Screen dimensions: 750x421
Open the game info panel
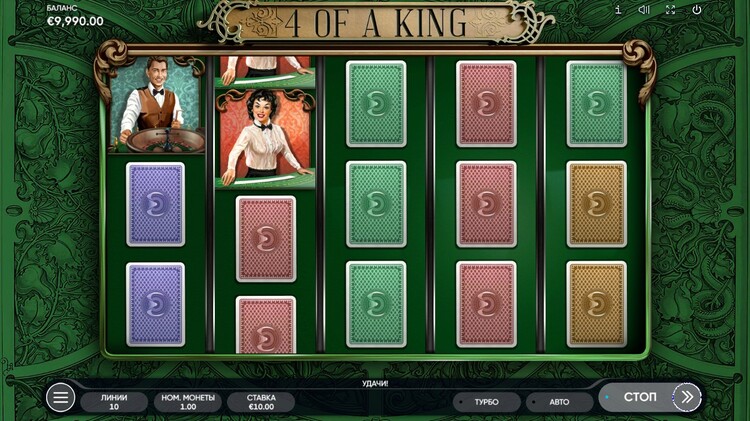point(618,10)
